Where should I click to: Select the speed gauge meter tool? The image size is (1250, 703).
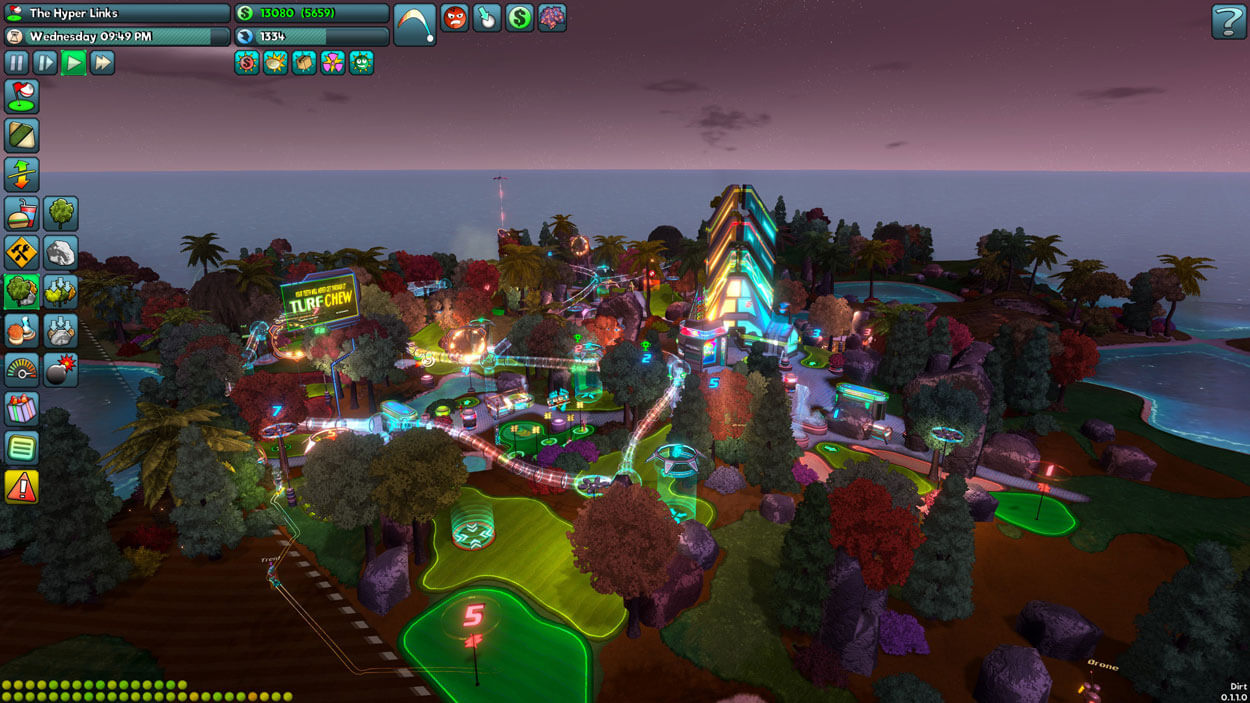click(x=22, y=369)
